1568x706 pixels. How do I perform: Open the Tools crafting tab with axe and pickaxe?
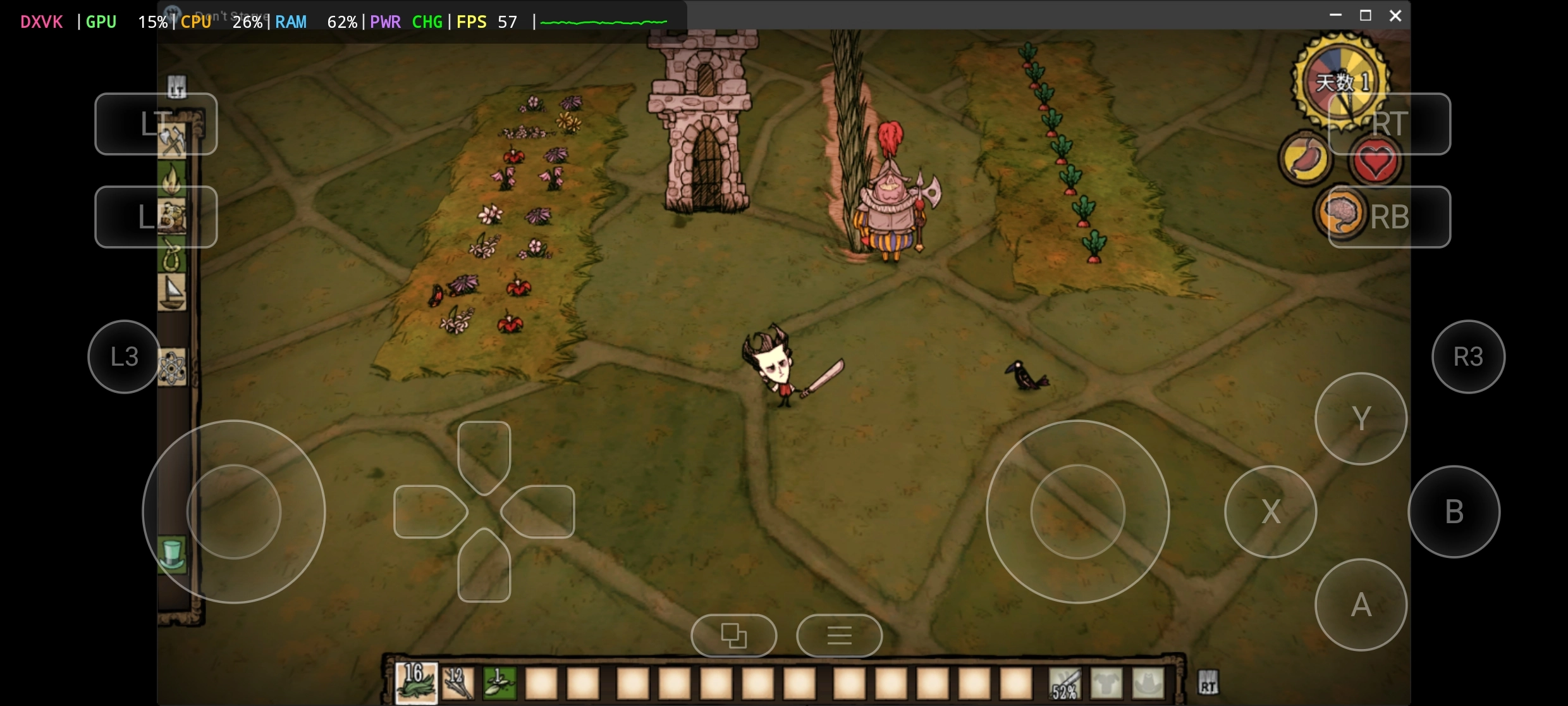(172, 140)
